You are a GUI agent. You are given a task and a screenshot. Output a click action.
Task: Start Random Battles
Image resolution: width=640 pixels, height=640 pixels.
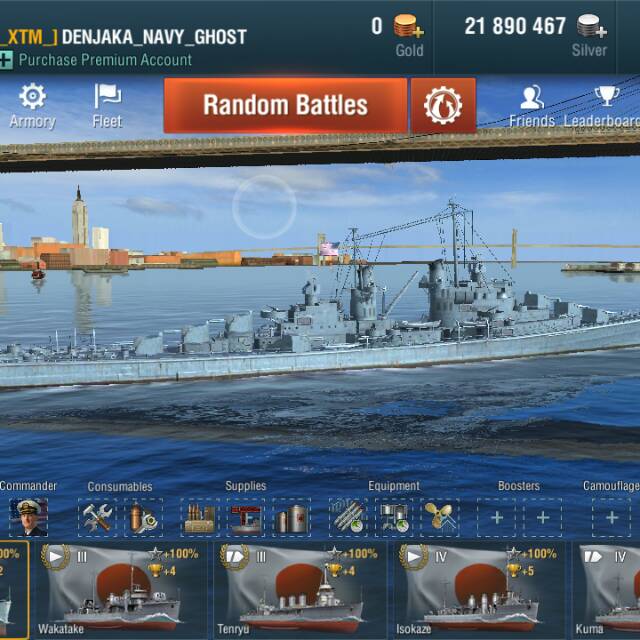point(285,105)
